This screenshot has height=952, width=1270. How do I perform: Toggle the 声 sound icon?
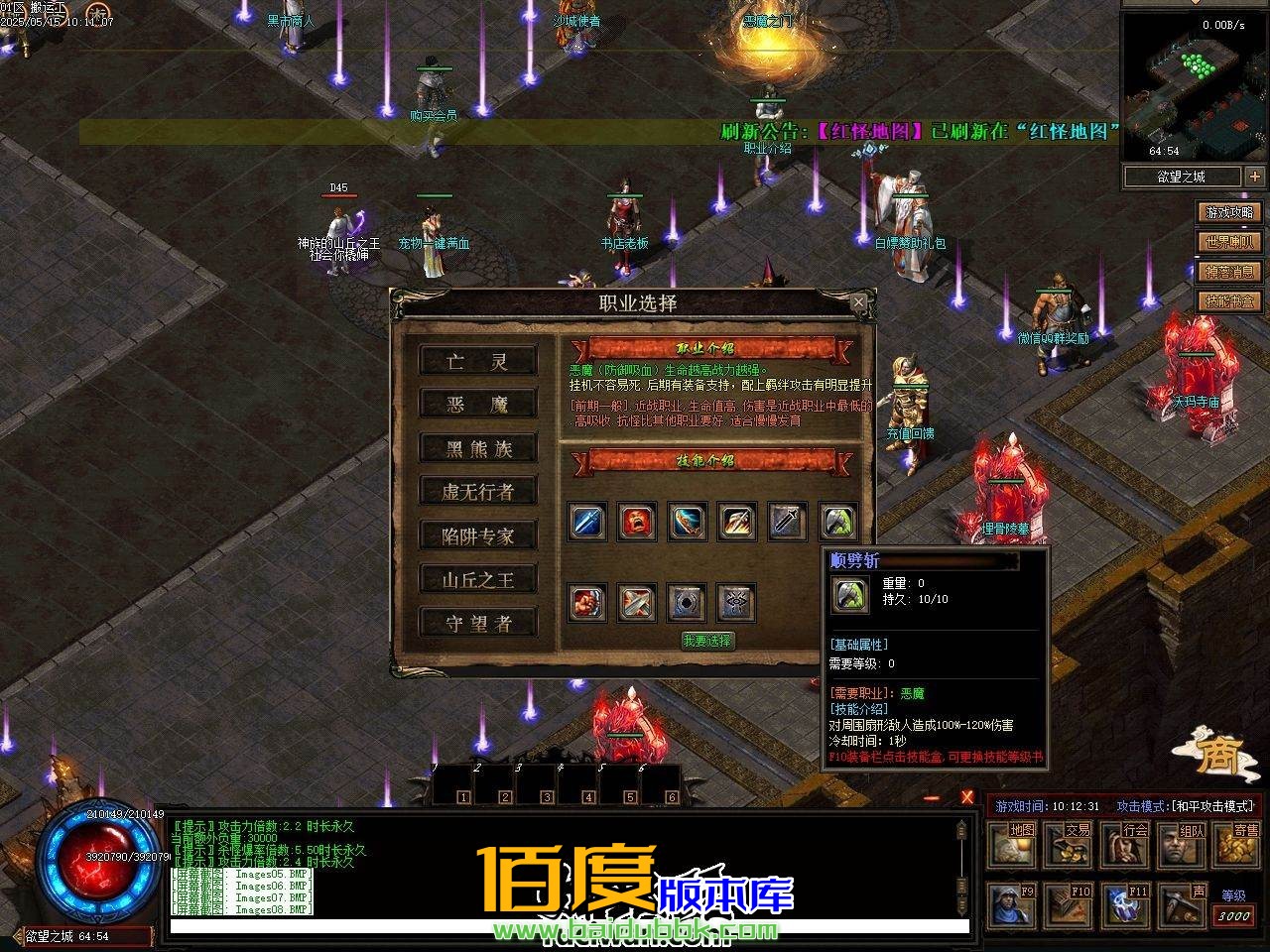(x=1183, y=903)
